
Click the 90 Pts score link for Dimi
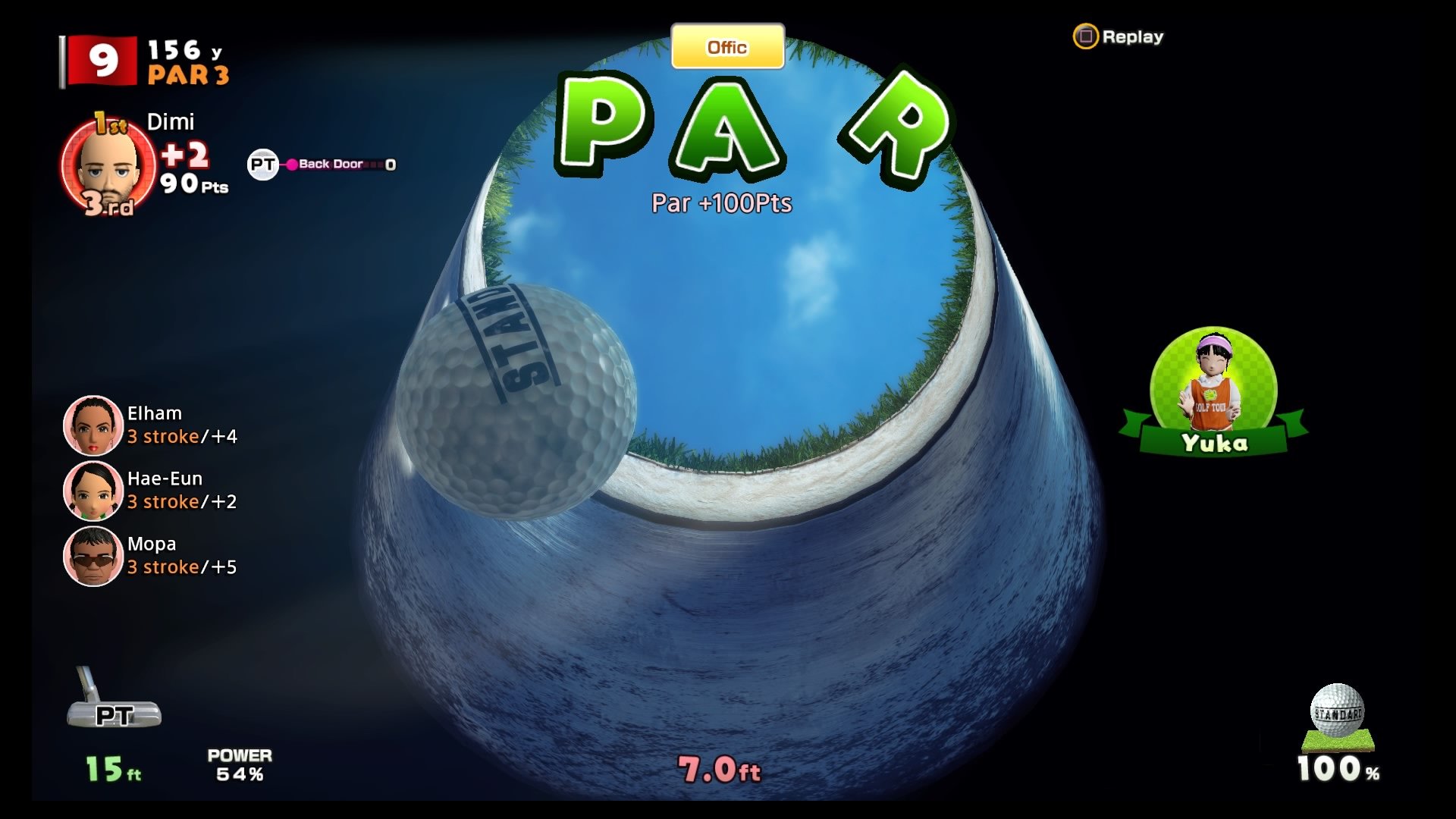coord(191,187)
